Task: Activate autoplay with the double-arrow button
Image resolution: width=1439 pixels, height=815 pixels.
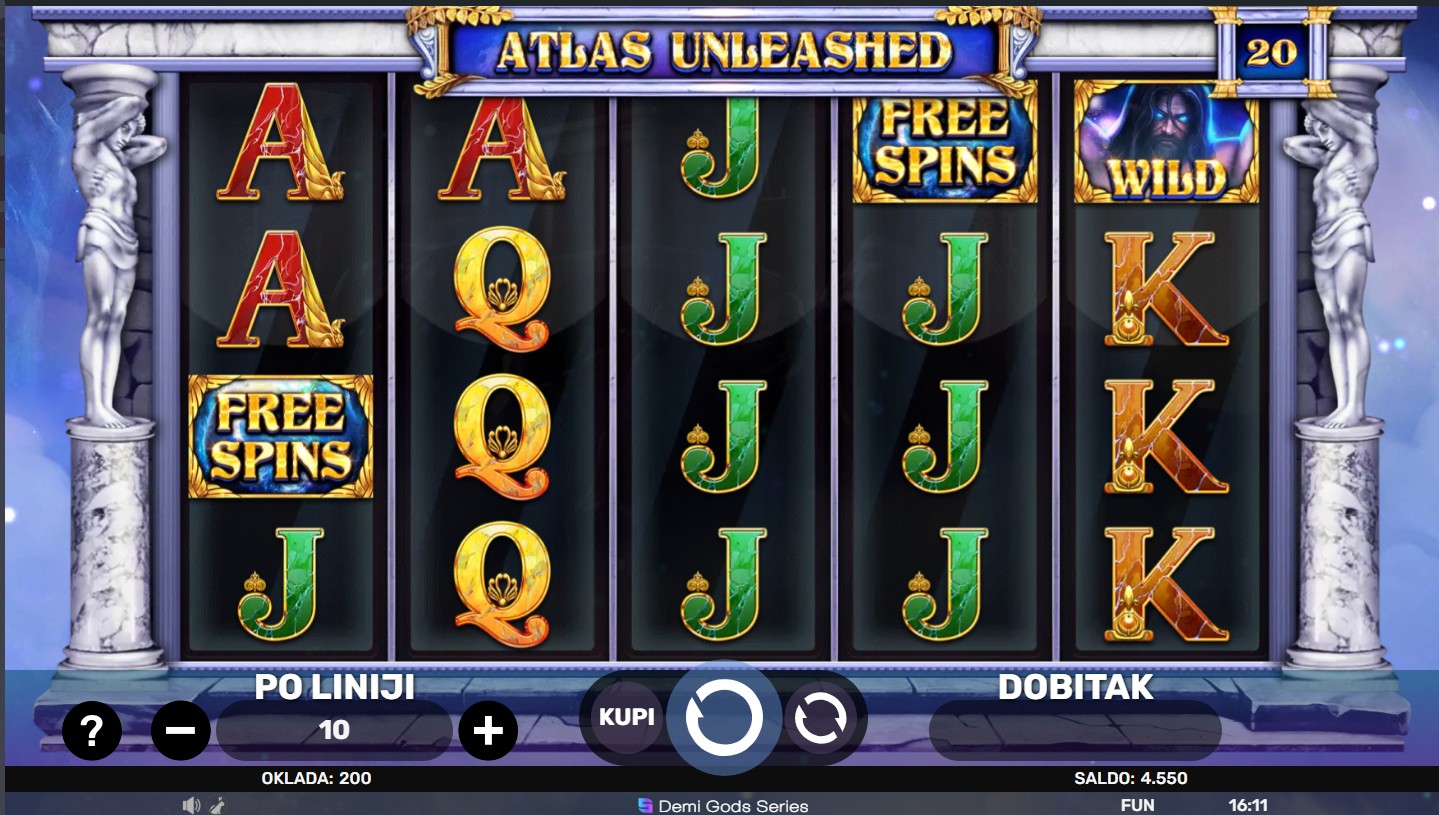Action: [x=820, y=717]
